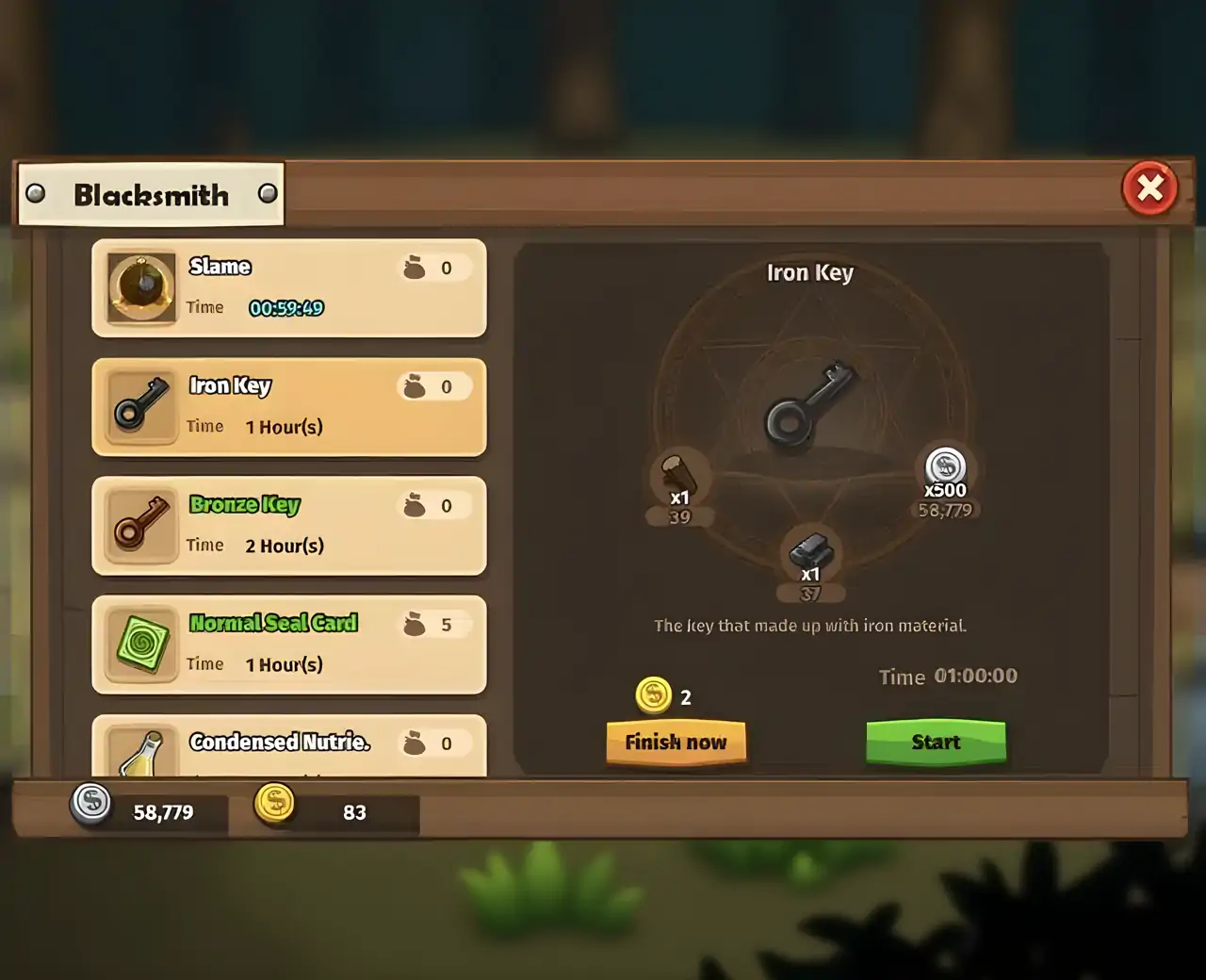Image resolution: width=1206 pixels, height=980 pixels.
Task: Click the Finish now button
Action: point(676,743)
